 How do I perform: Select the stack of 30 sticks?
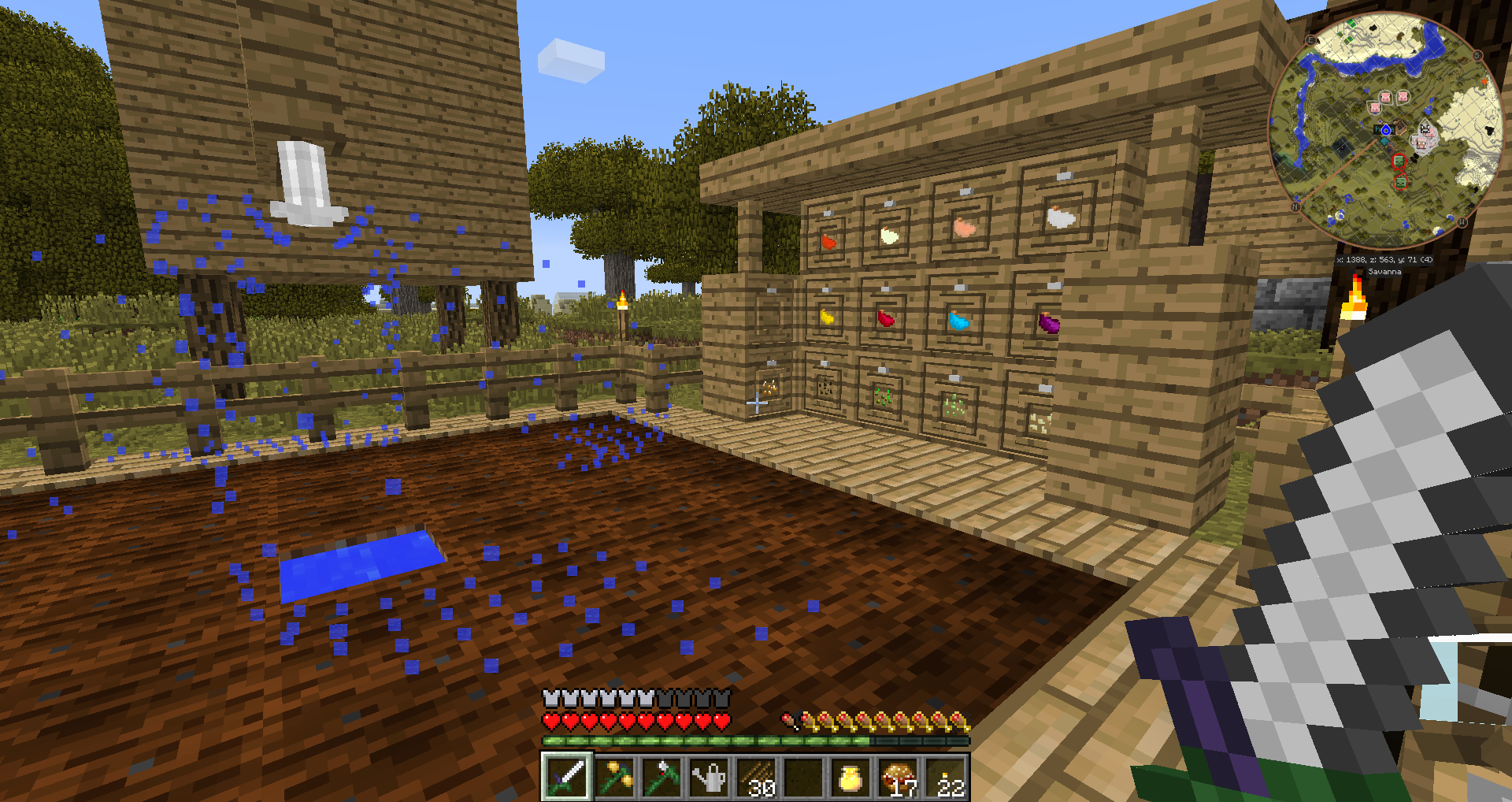(757, 778)
